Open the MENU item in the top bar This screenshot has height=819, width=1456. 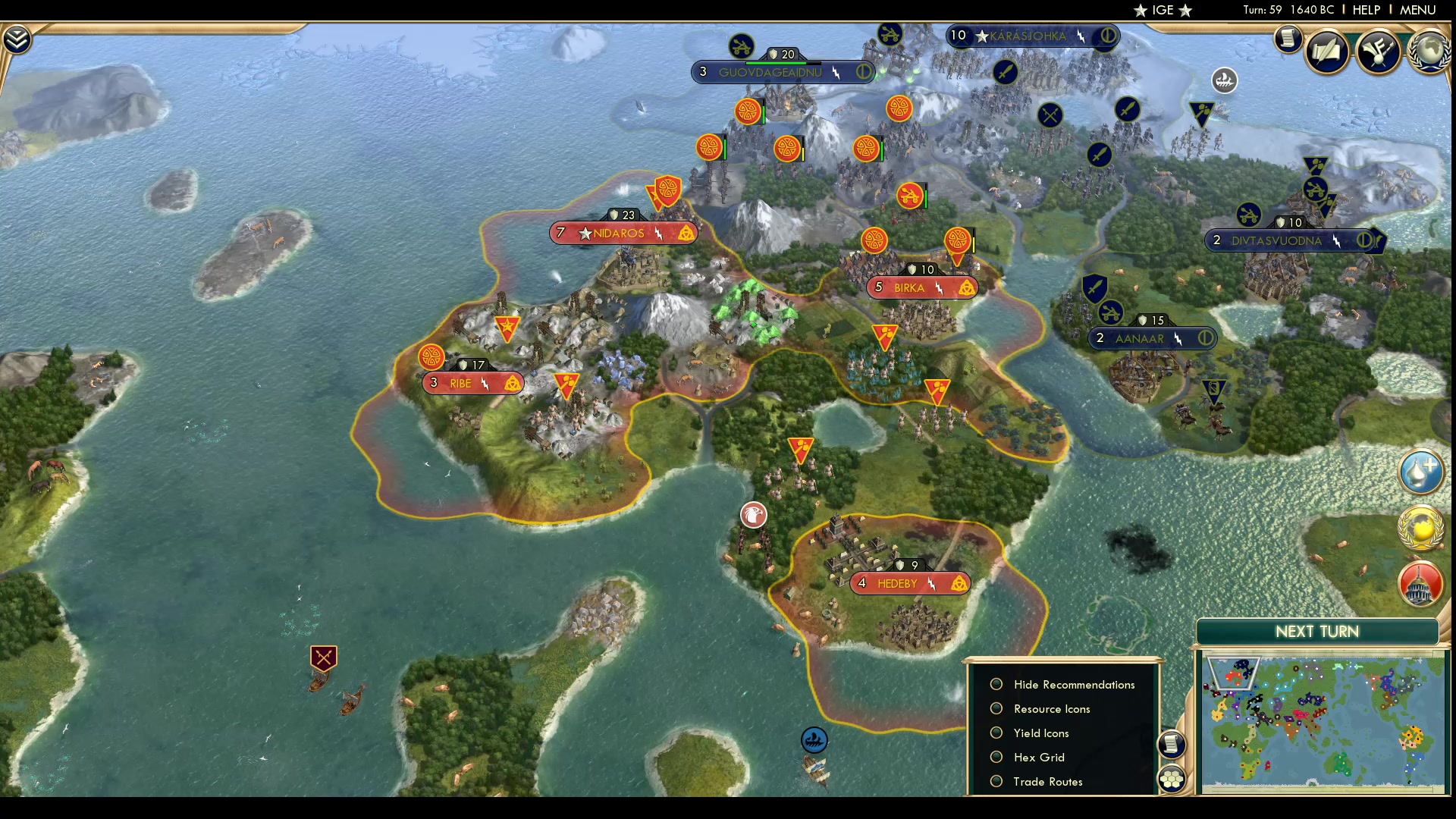1417,10
